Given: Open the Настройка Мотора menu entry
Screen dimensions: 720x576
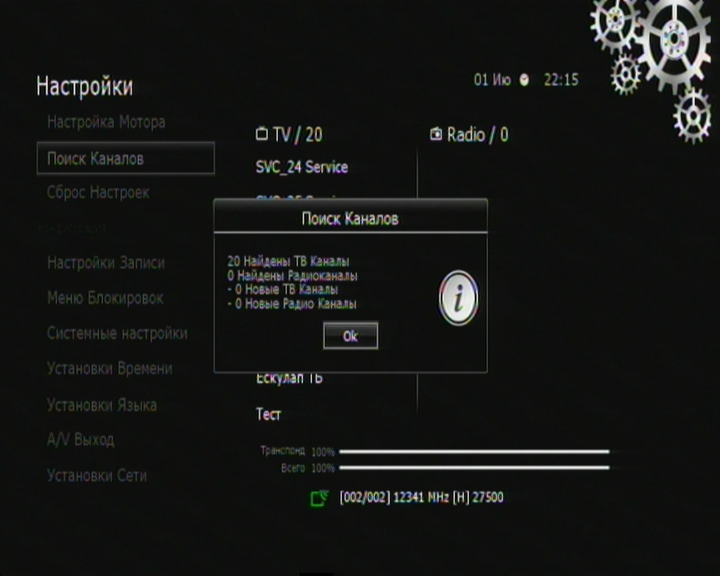Looking at the screenshot, I should [106, 122].
